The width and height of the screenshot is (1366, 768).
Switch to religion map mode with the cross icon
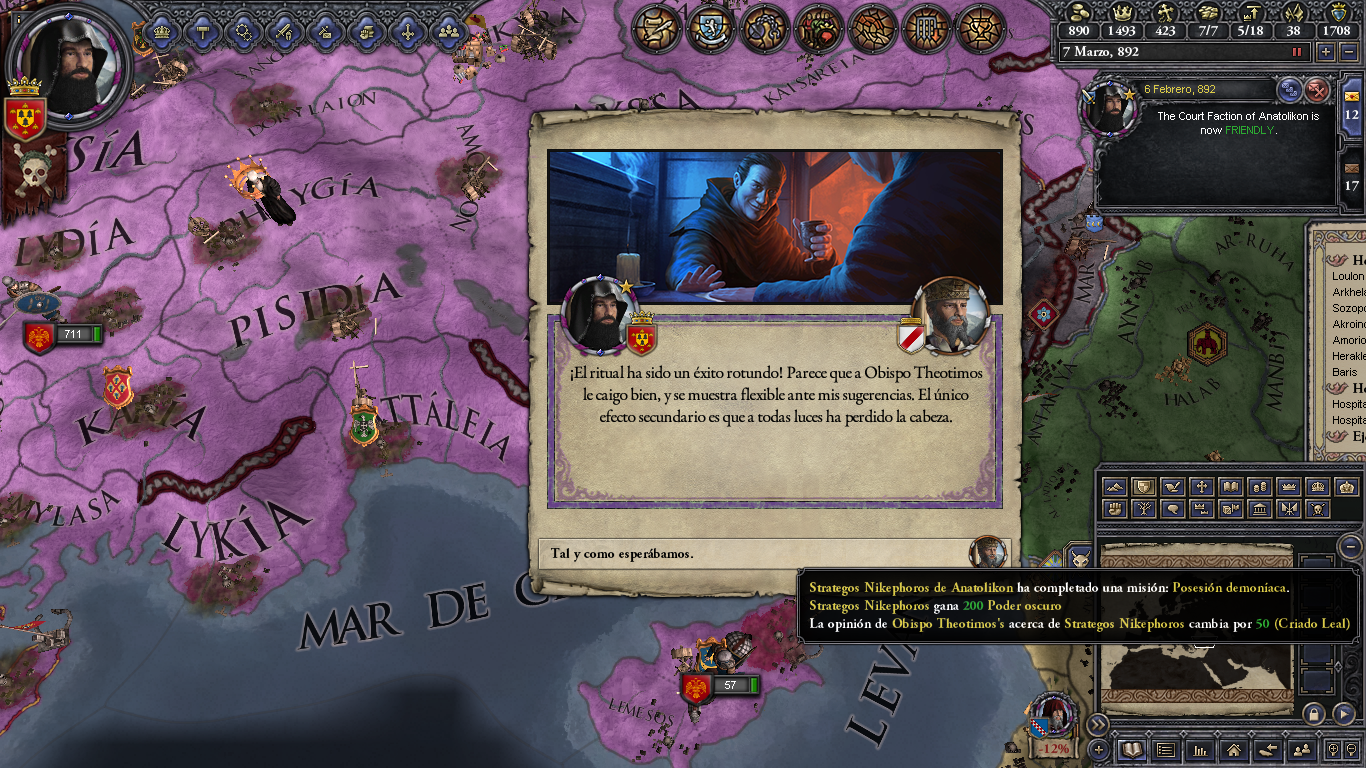[x=1201, y=487]
